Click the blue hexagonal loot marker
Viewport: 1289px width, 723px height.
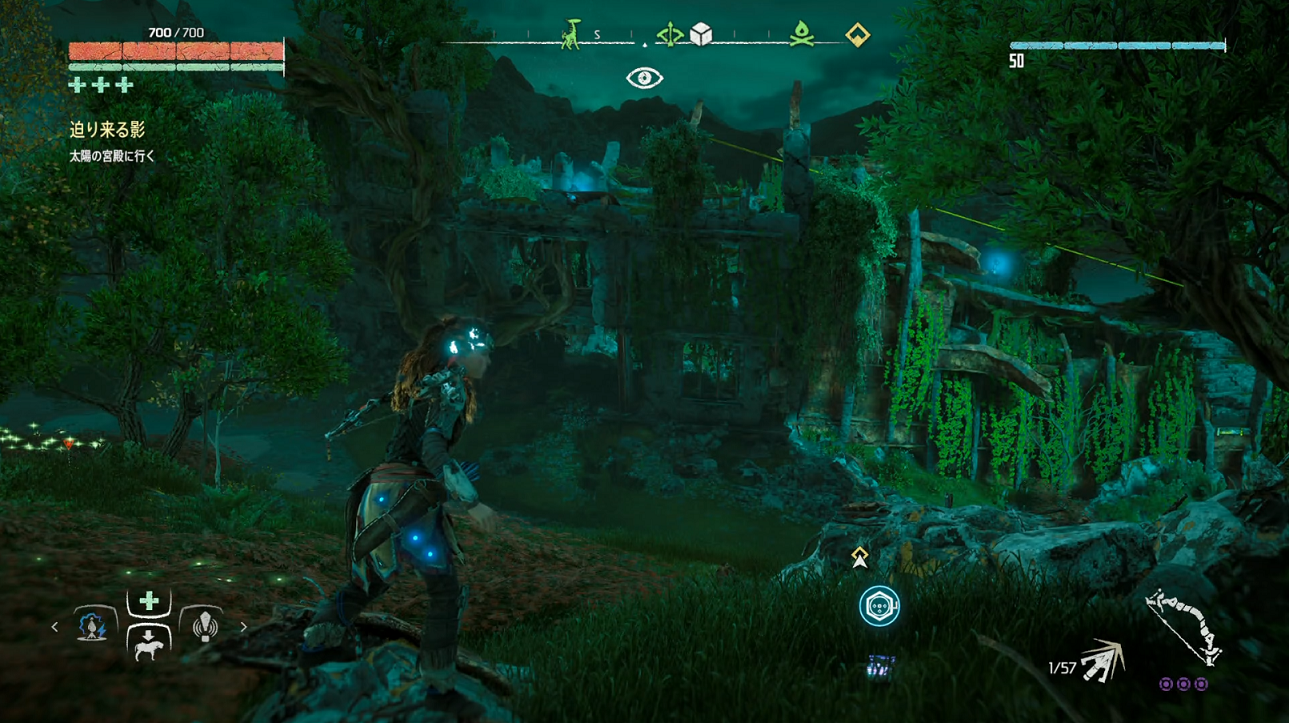(x=879, y=606)
